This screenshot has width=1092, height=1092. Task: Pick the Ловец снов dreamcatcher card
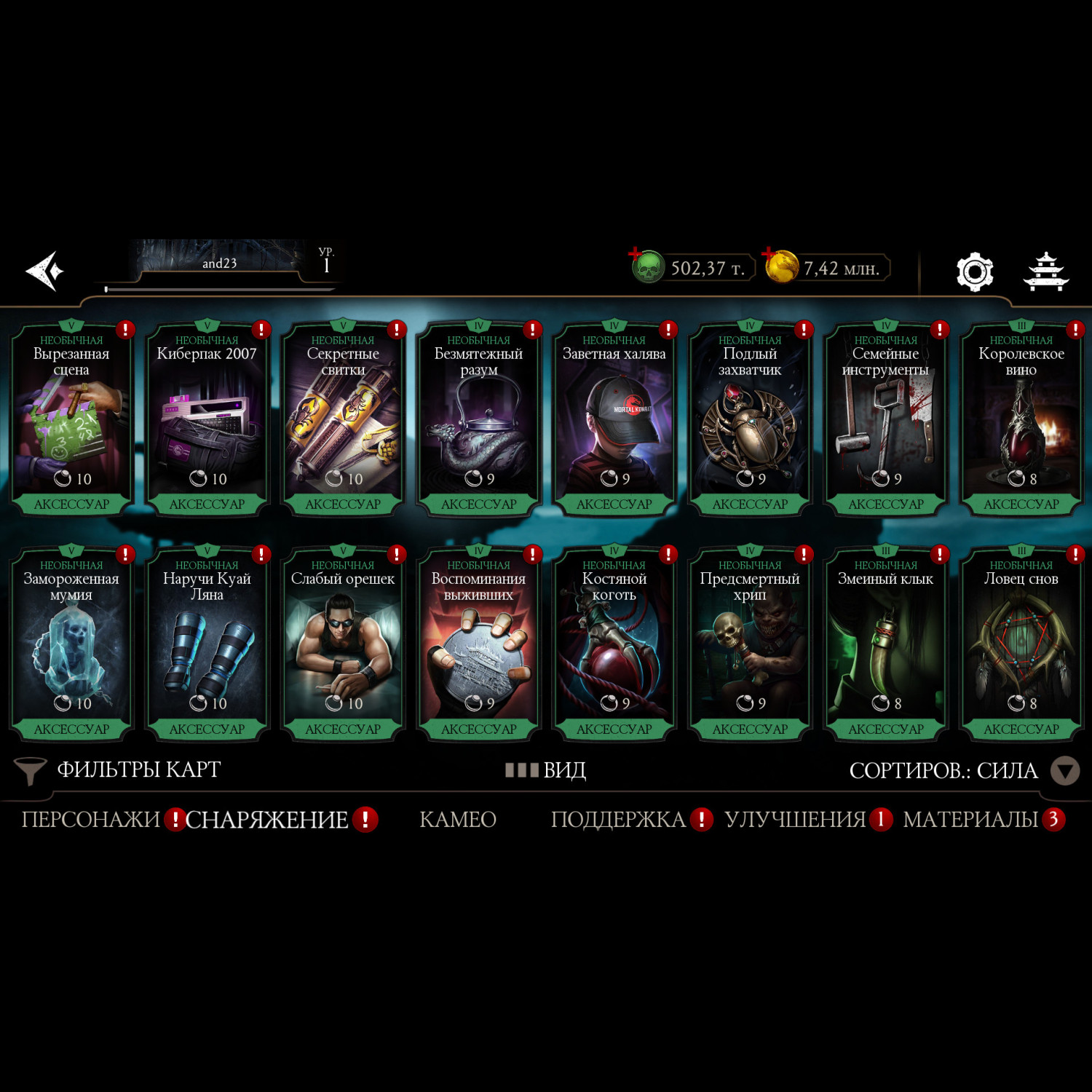(x=1021, y=644)
